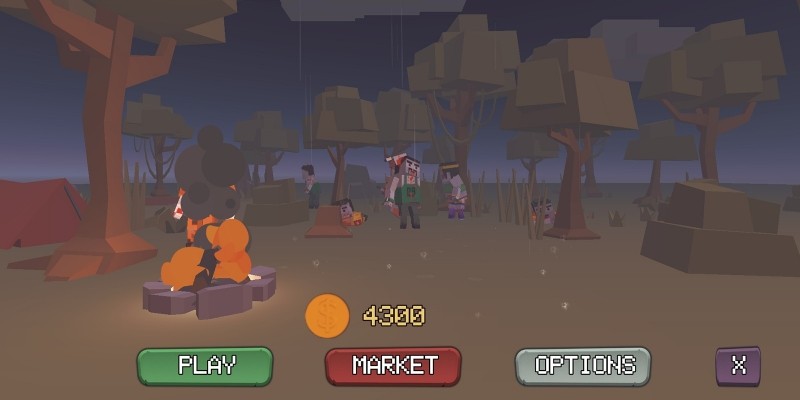This screenshot has width=800, height=400.
Task: Open the red MARKET shop
Action: click(x=394, y=365)
